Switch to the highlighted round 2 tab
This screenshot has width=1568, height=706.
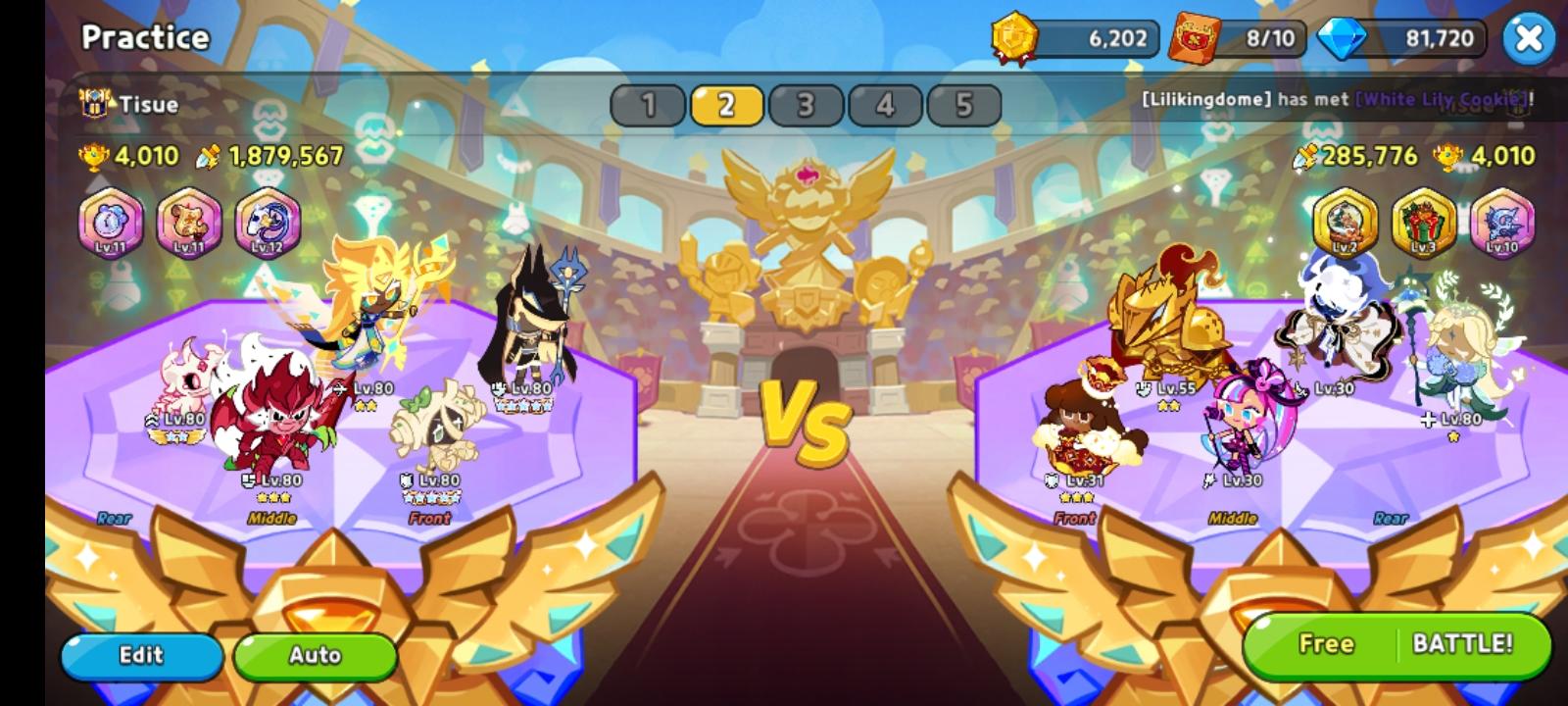coord(725,103)
